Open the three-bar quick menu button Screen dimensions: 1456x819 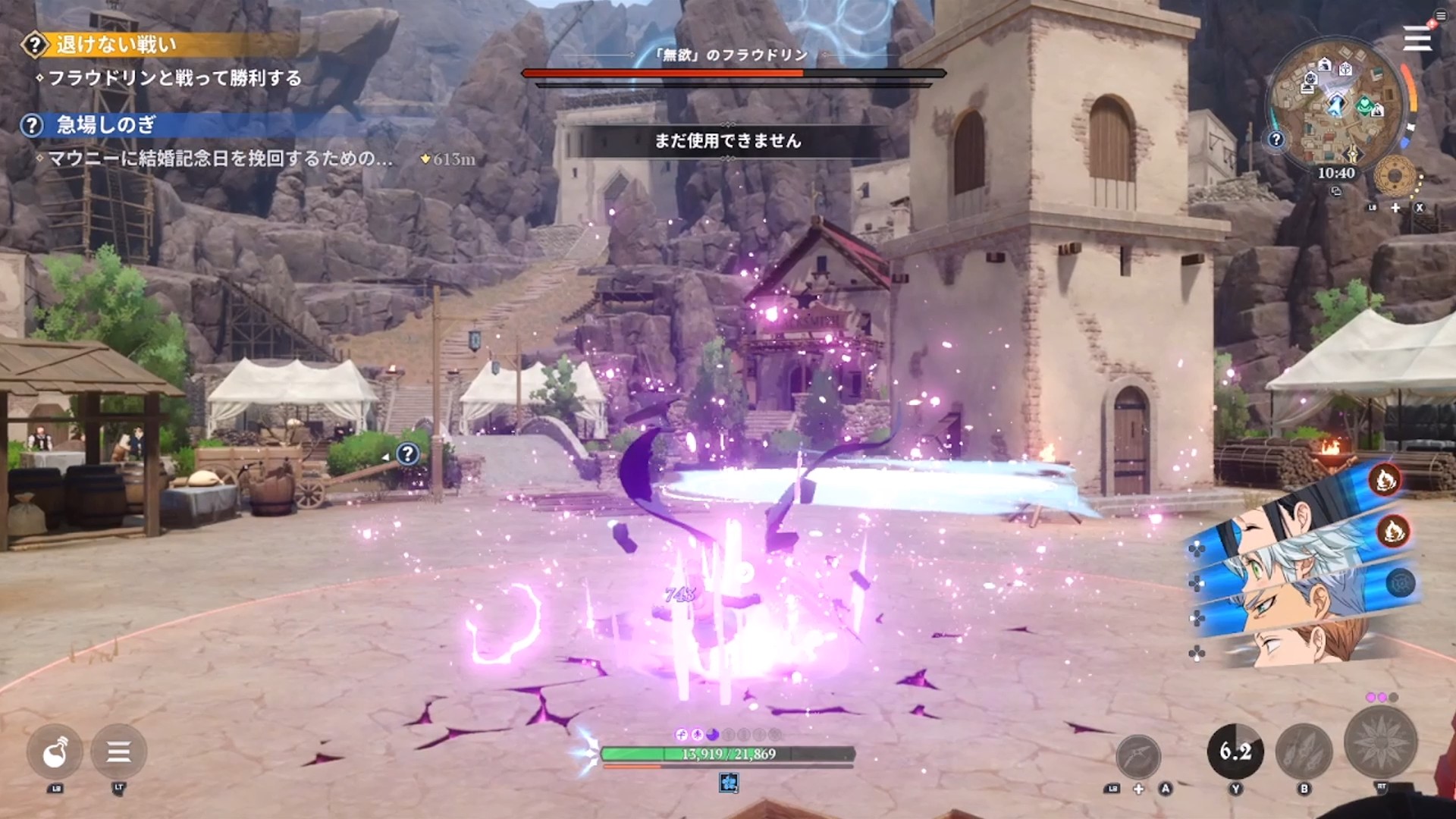tap(118, 752)
